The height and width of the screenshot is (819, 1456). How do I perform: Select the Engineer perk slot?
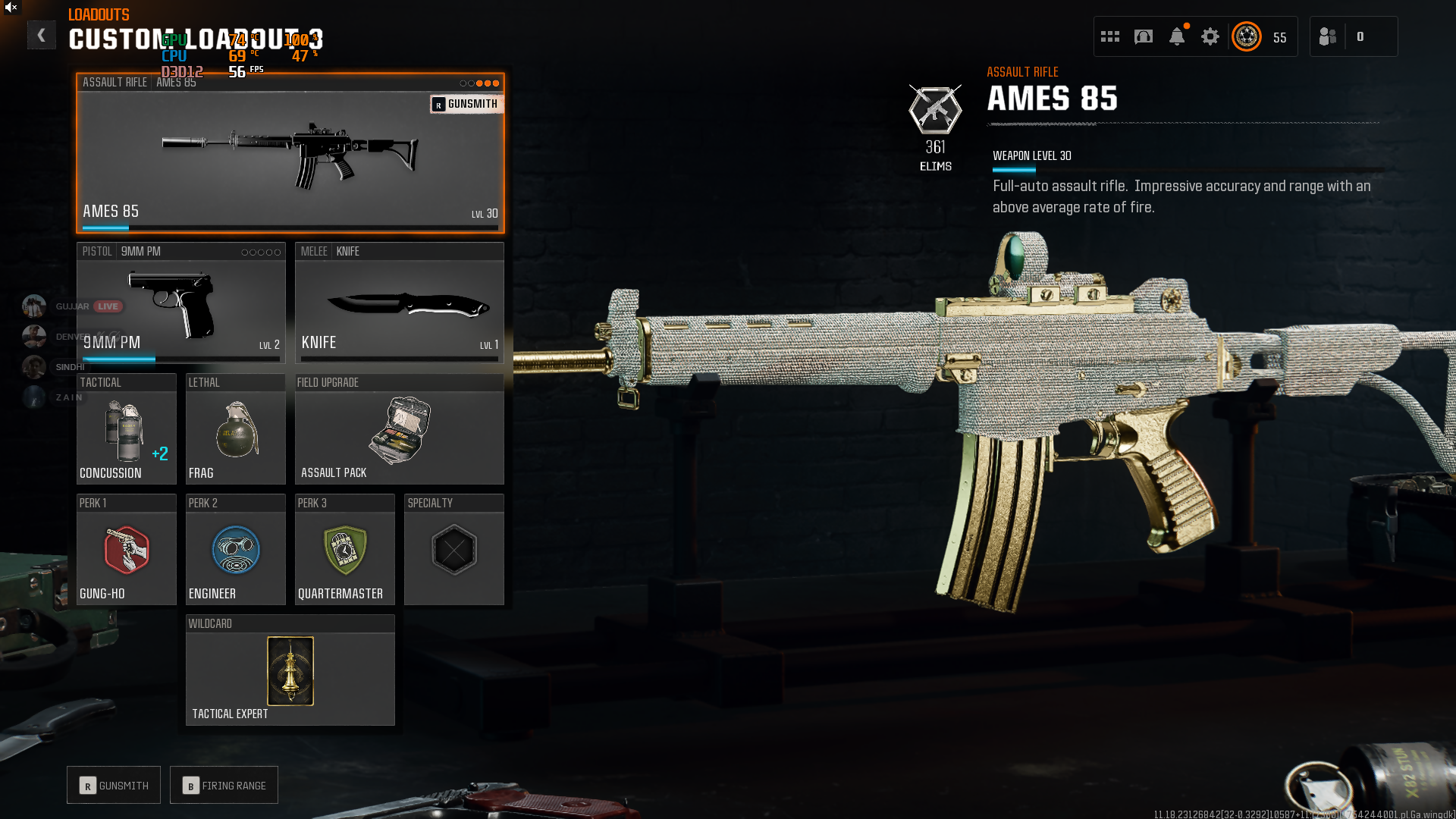pyautogui.click(x=235, y=550)
